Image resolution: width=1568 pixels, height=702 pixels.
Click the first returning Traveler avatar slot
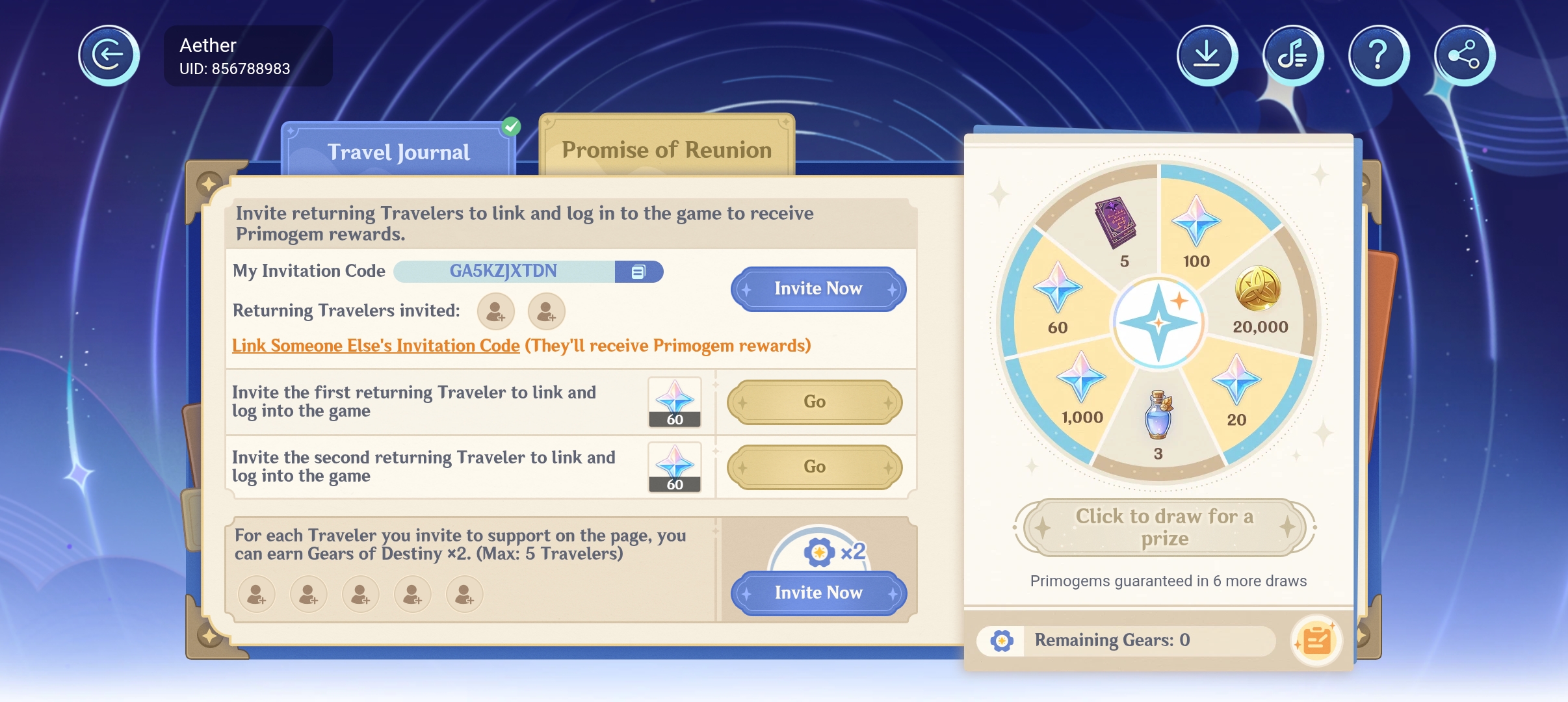coord(495,311)
